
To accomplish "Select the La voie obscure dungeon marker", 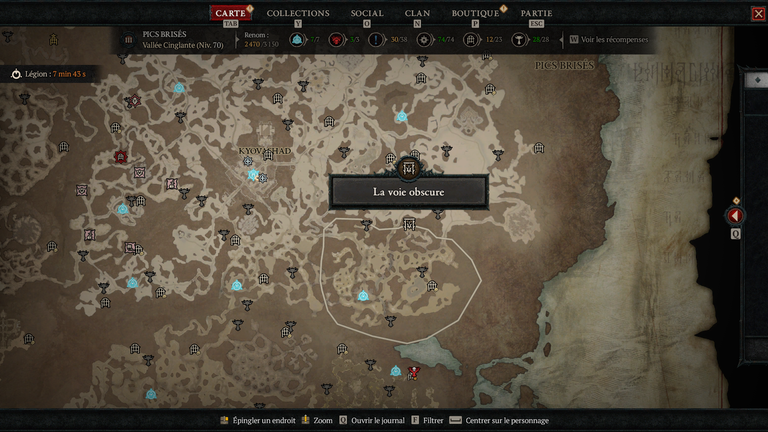I will (408, 168).
